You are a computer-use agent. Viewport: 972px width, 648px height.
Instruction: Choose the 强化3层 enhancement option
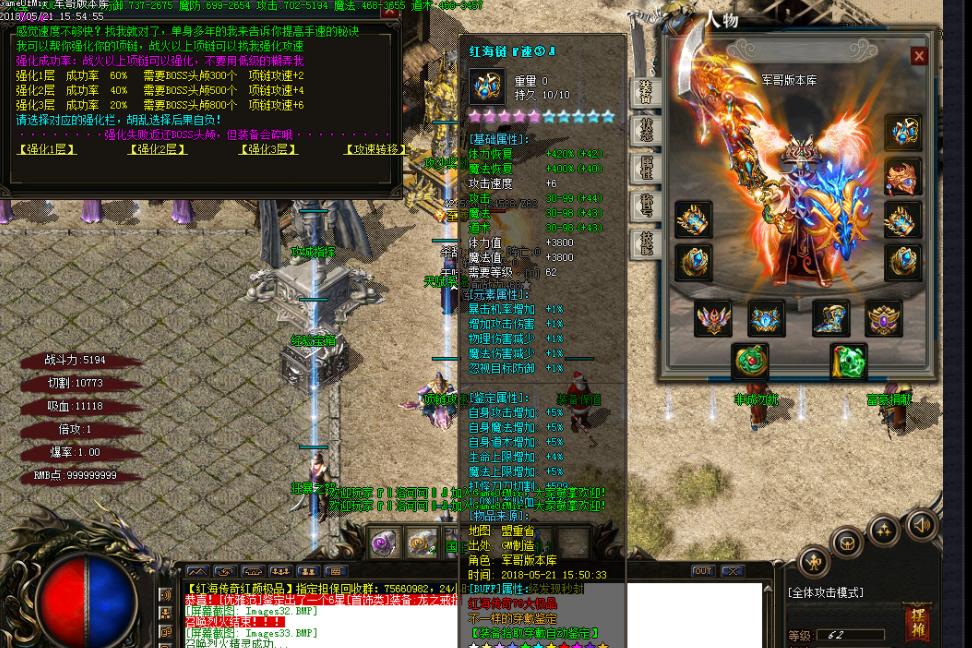point(267,150)
